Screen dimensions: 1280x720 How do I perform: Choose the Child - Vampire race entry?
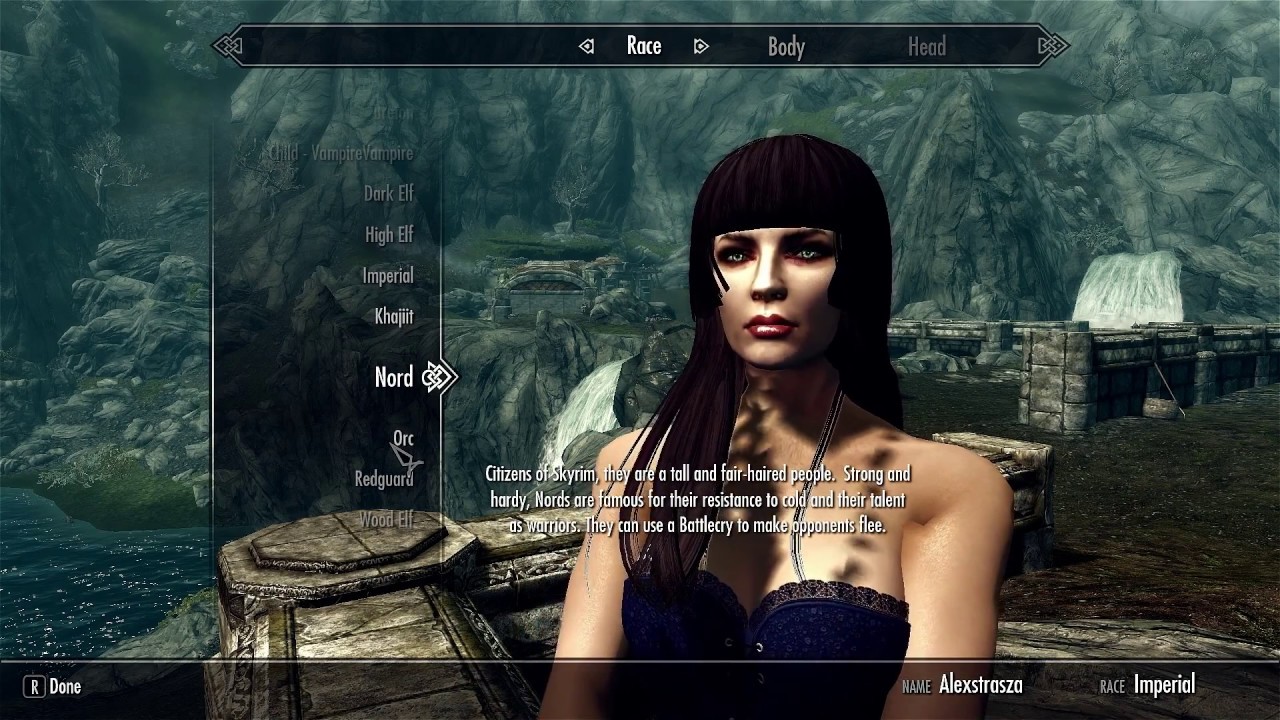click(x=340, y=153)
